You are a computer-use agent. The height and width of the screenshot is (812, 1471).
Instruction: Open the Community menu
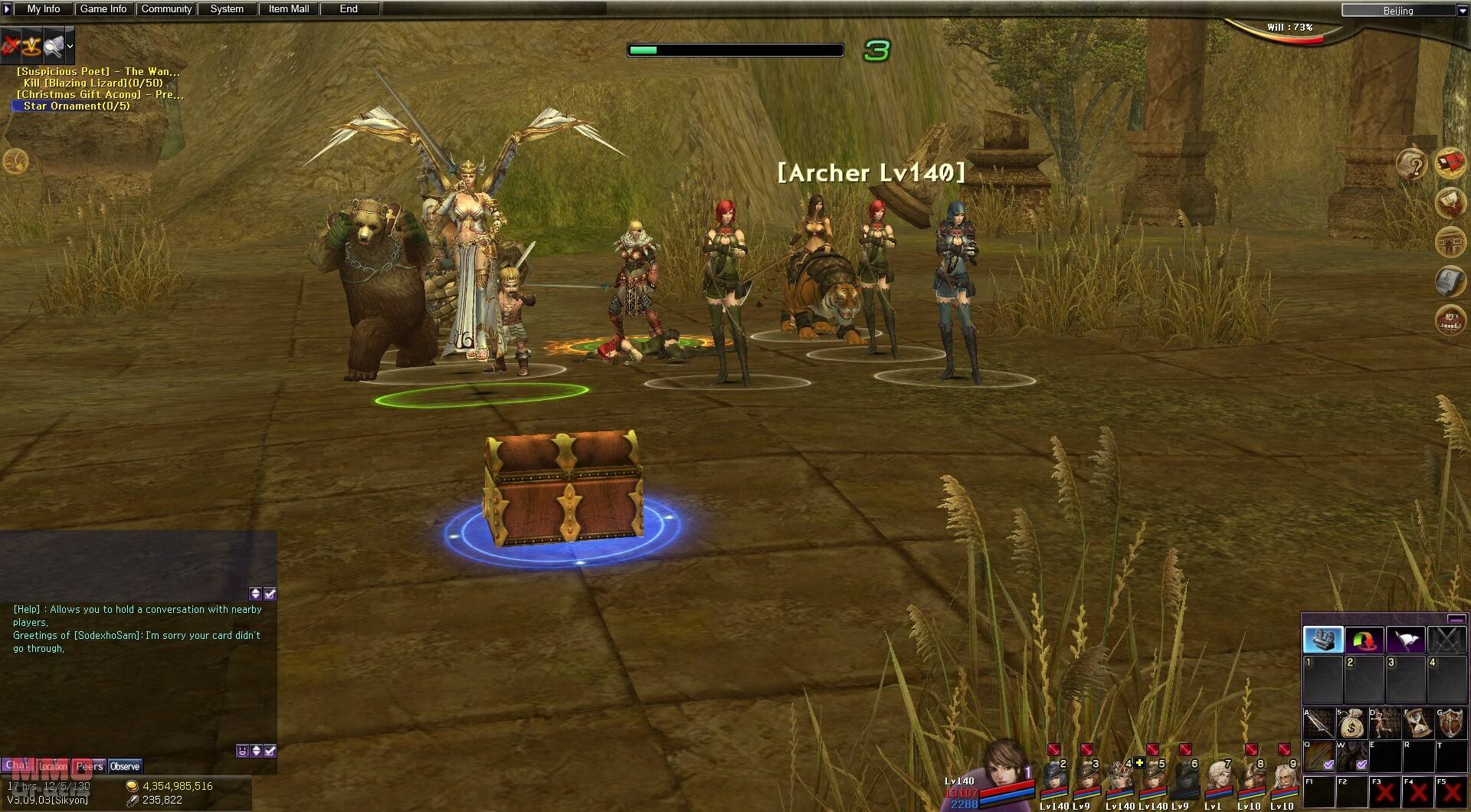pos(166,9)
